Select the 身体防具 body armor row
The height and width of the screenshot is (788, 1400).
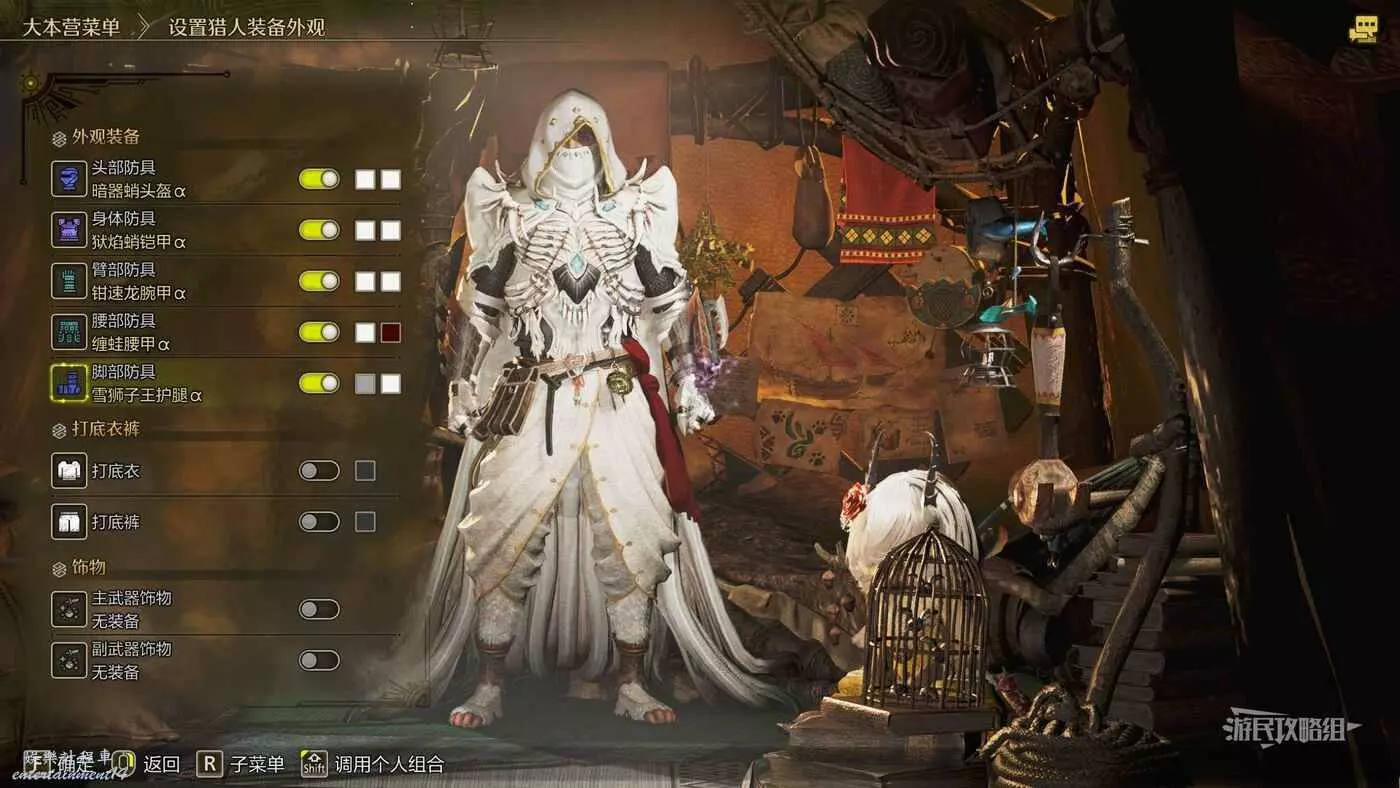click(x=138, y=230)
